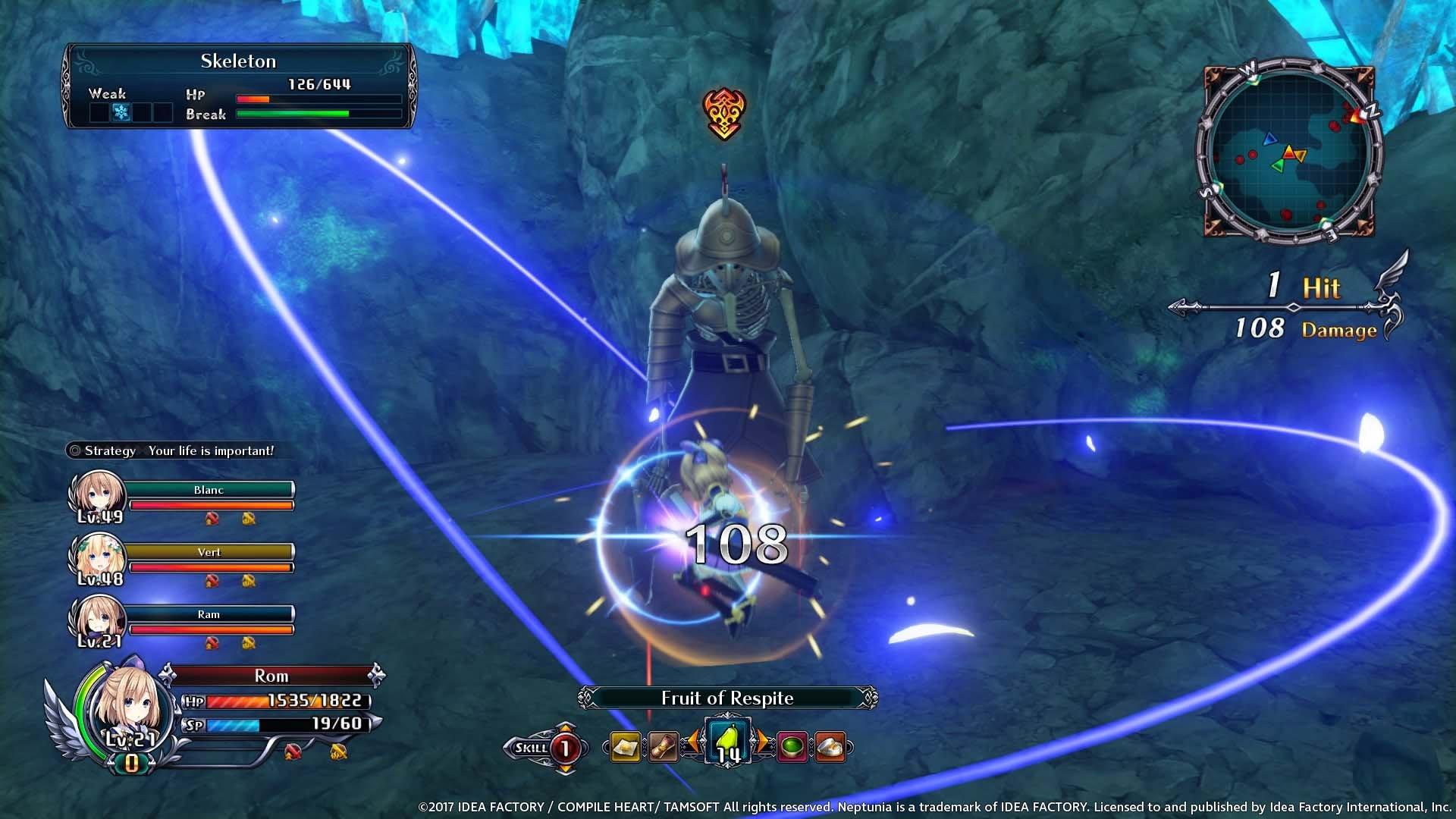This screenshot has width=1456, height=819.
Task: Click the green bowl item icon
Action: pyautogui.click(x=792, y=747)
